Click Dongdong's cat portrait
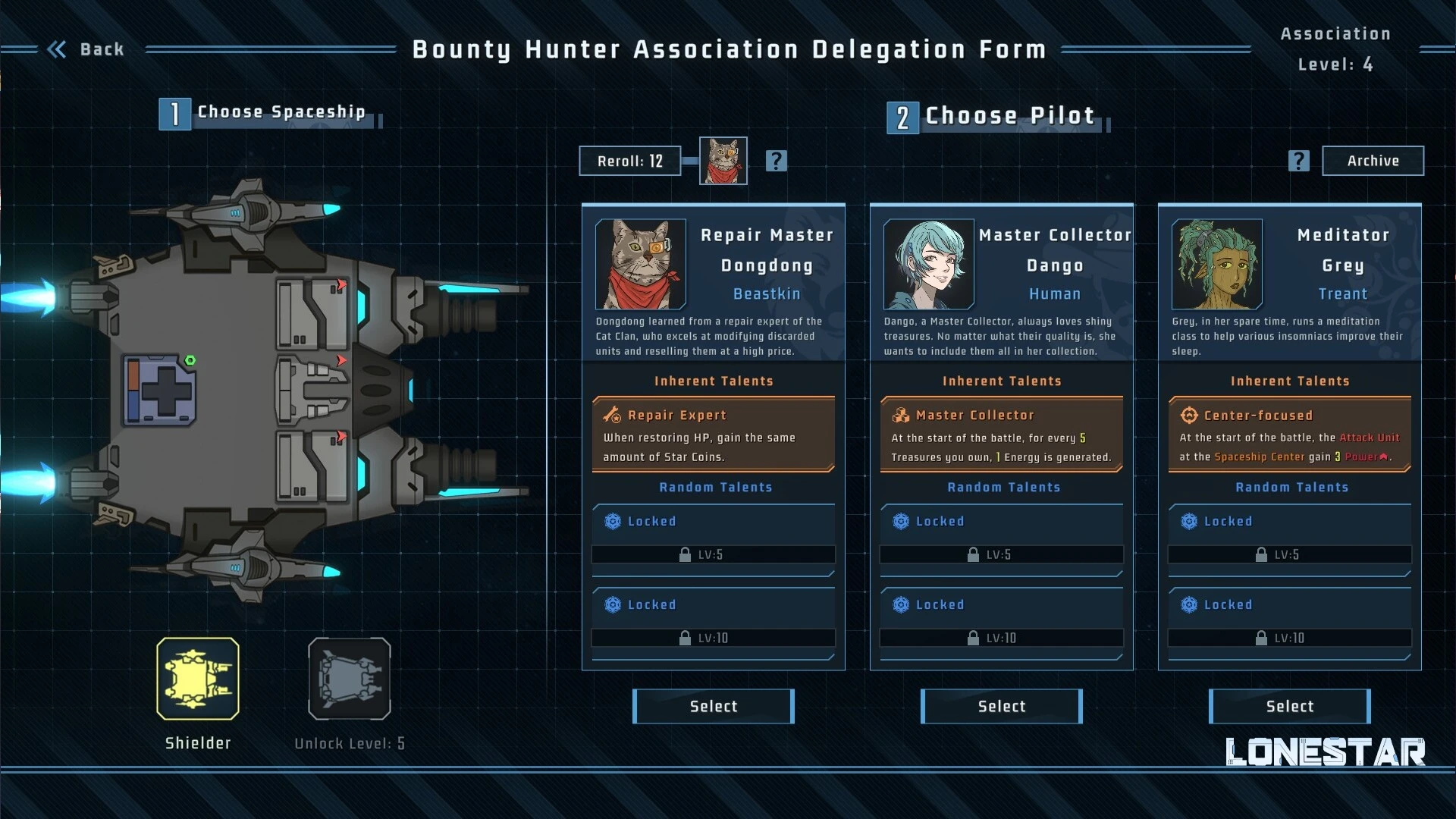 pyautogui.click(x=641, y=264)
